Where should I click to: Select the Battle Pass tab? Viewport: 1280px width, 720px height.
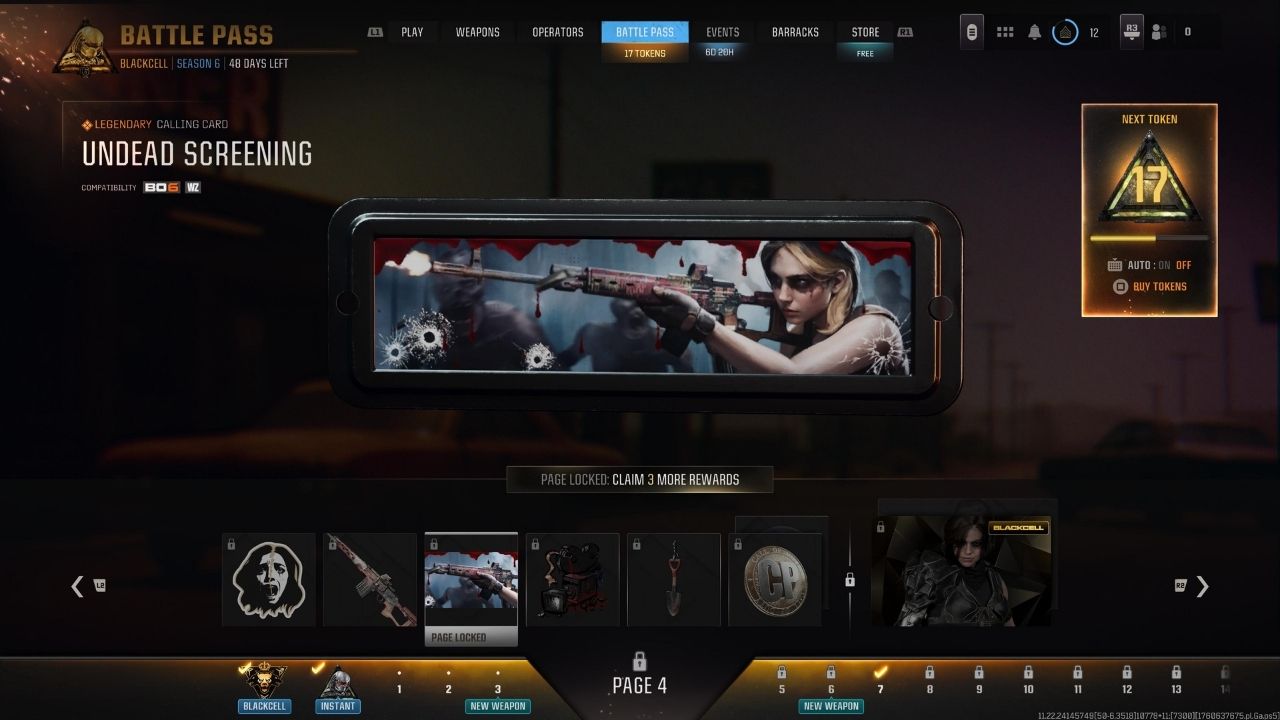click(x=645, y=32)
